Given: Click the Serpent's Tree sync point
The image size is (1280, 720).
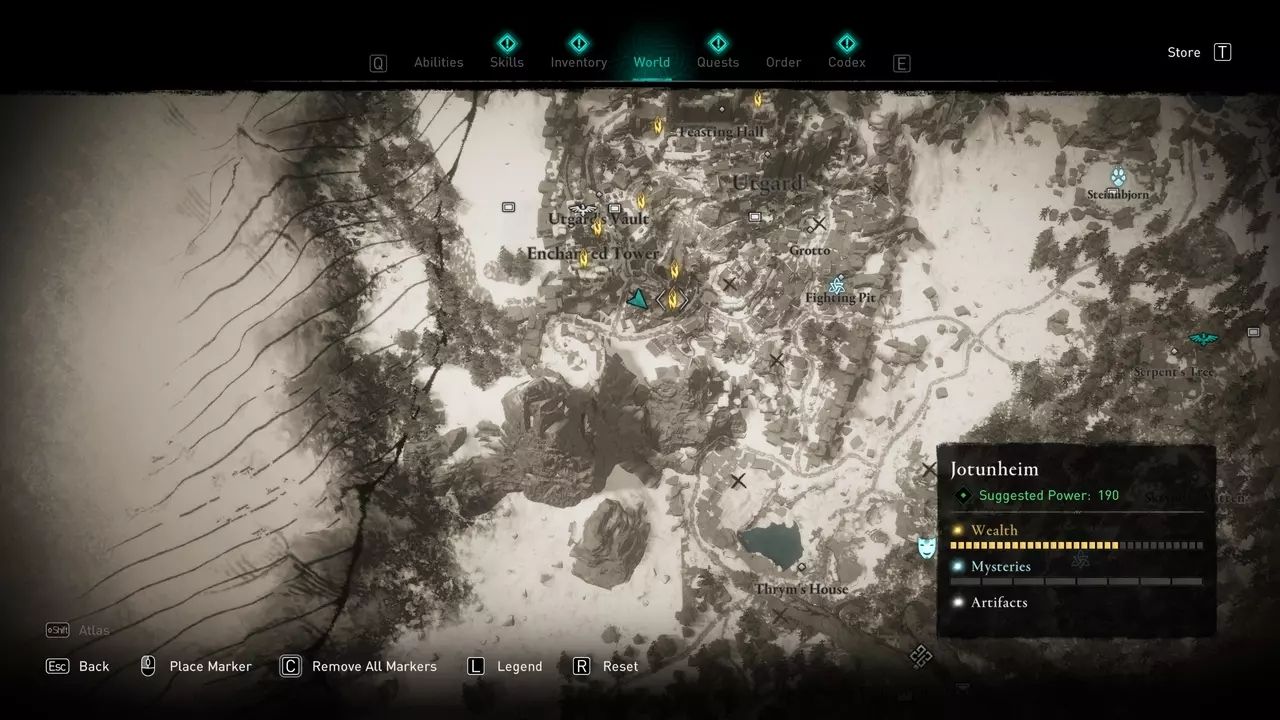Looking at the screenshot, I should [x=1203, y=340].
